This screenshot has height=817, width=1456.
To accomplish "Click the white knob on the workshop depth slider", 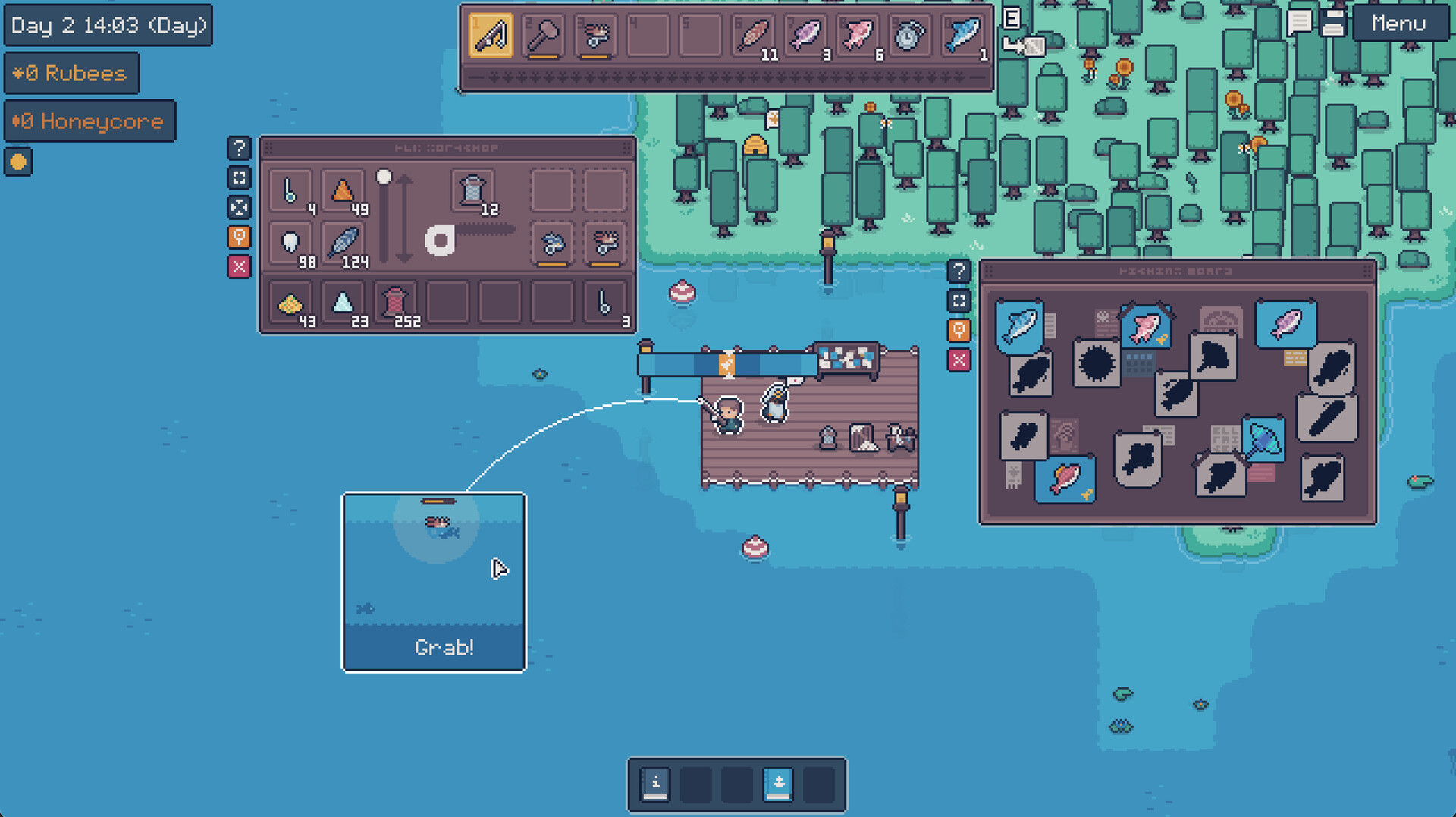I will pos(383,176).
